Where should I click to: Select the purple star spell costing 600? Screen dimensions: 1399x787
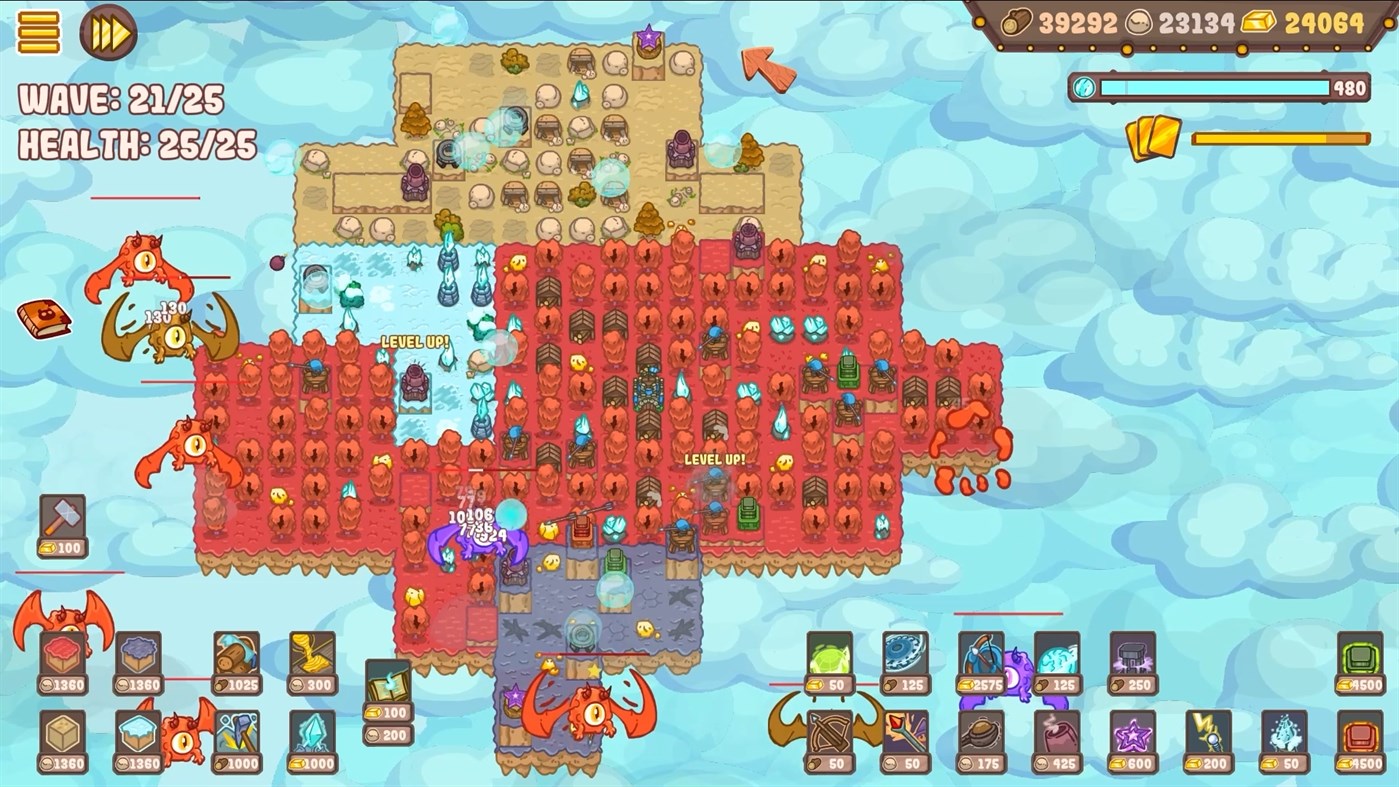tap(1132, 735)
